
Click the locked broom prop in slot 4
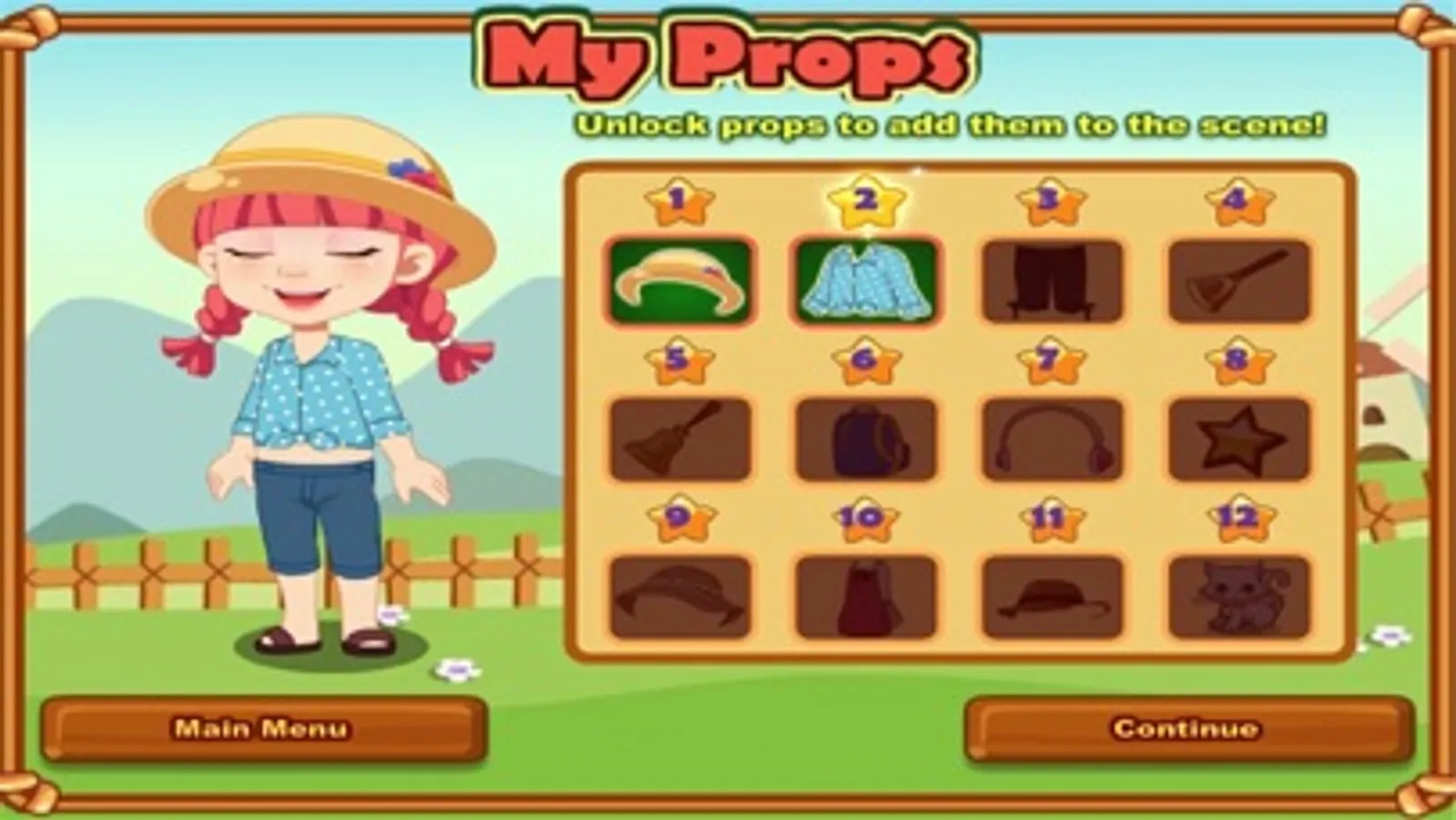pyautogui.click(x=1238, y=279)
